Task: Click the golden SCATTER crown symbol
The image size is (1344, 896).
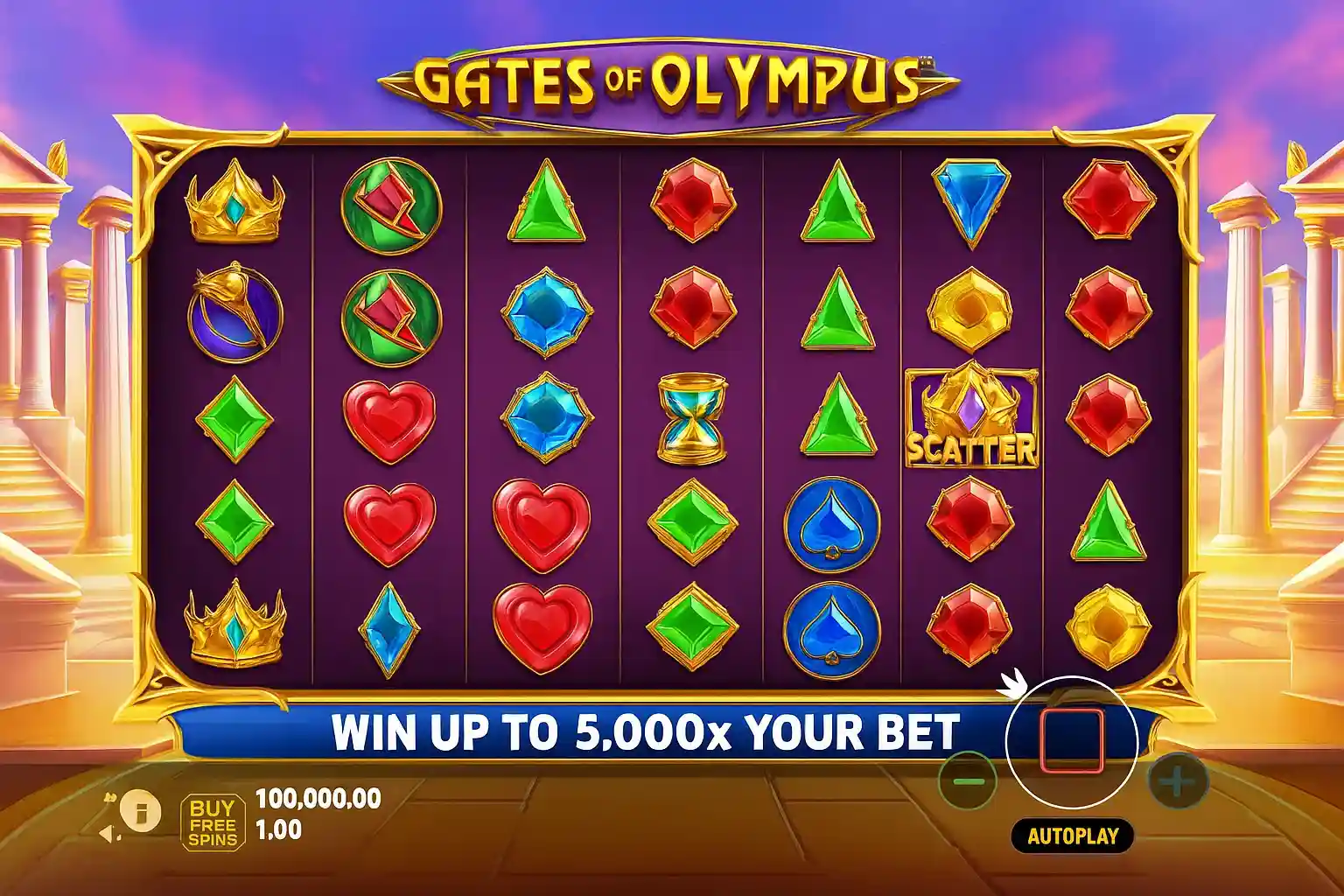Action: tap(971, 416)
